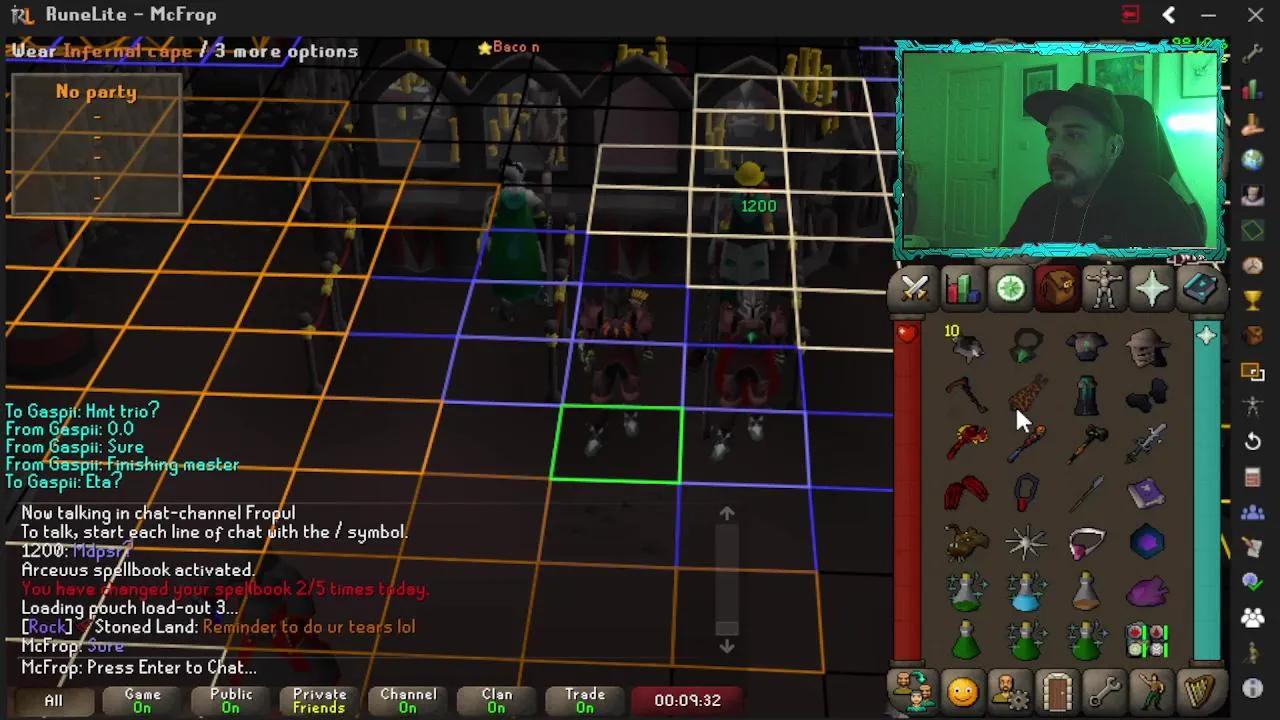This screenshot has width=1280, height=720.
Task: Open the Account Management tab
Action: (1010, 690)
